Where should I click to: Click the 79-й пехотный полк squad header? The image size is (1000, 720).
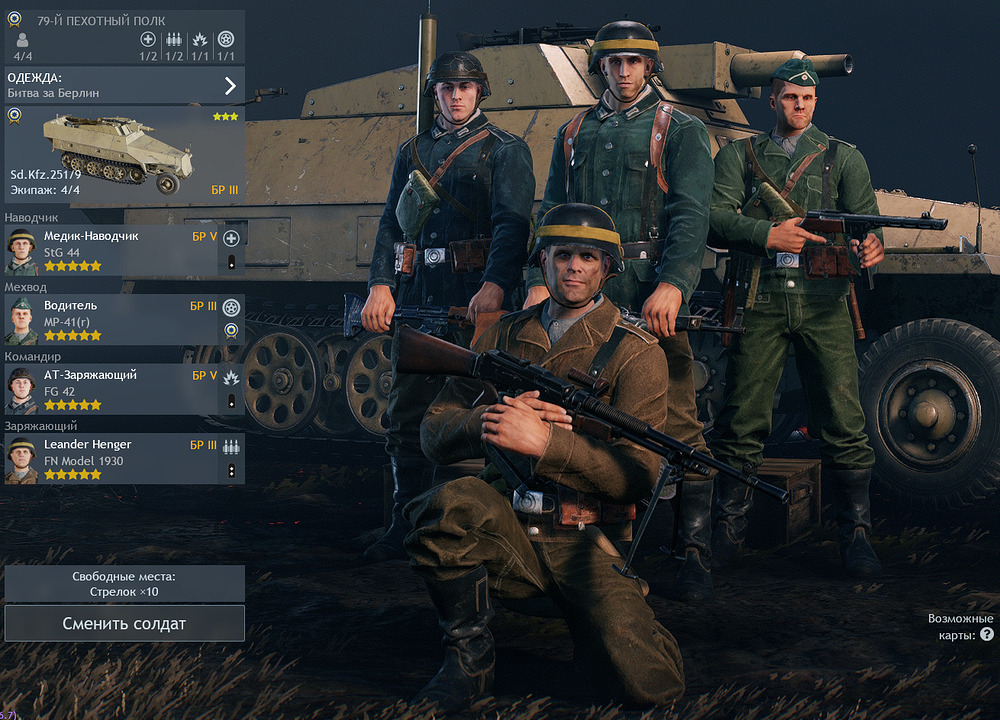pyautogui.click(x=124, y=21)
